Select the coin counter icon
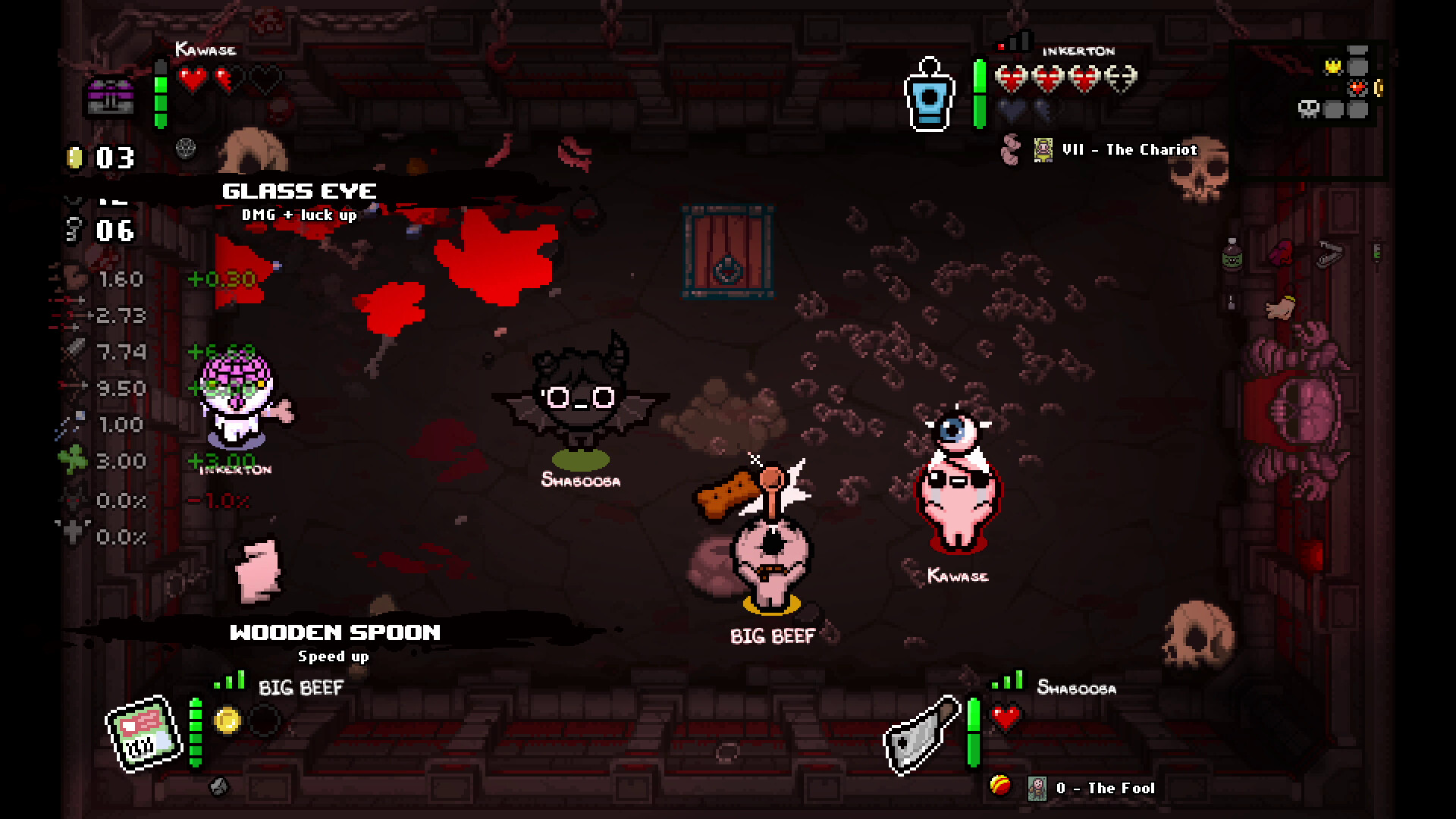 point(74,158)
